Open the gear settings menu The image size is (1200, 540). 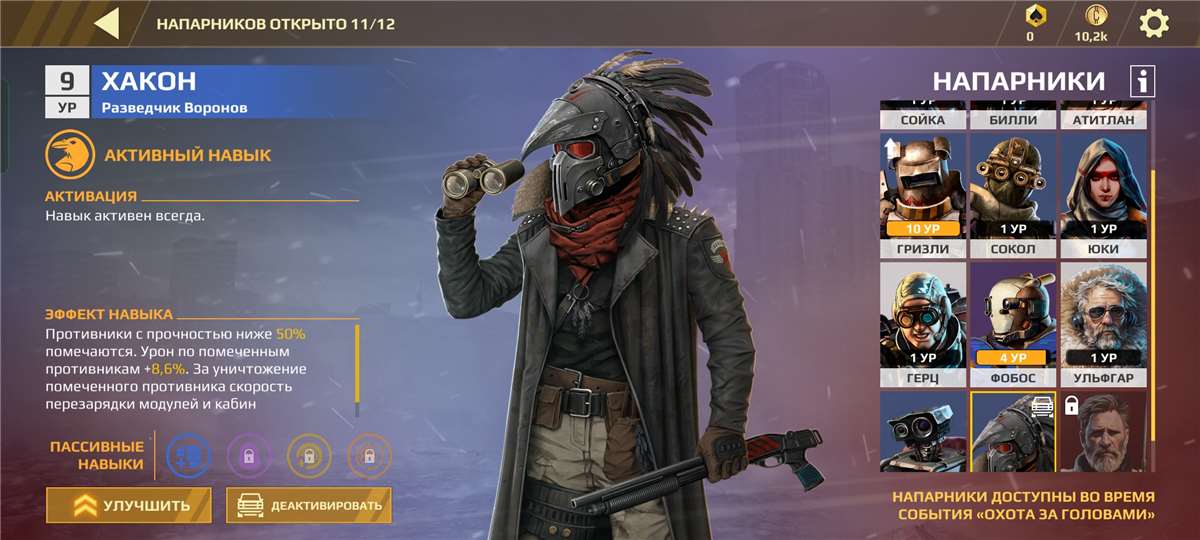pyautogui.click(x=1154, y=23)
